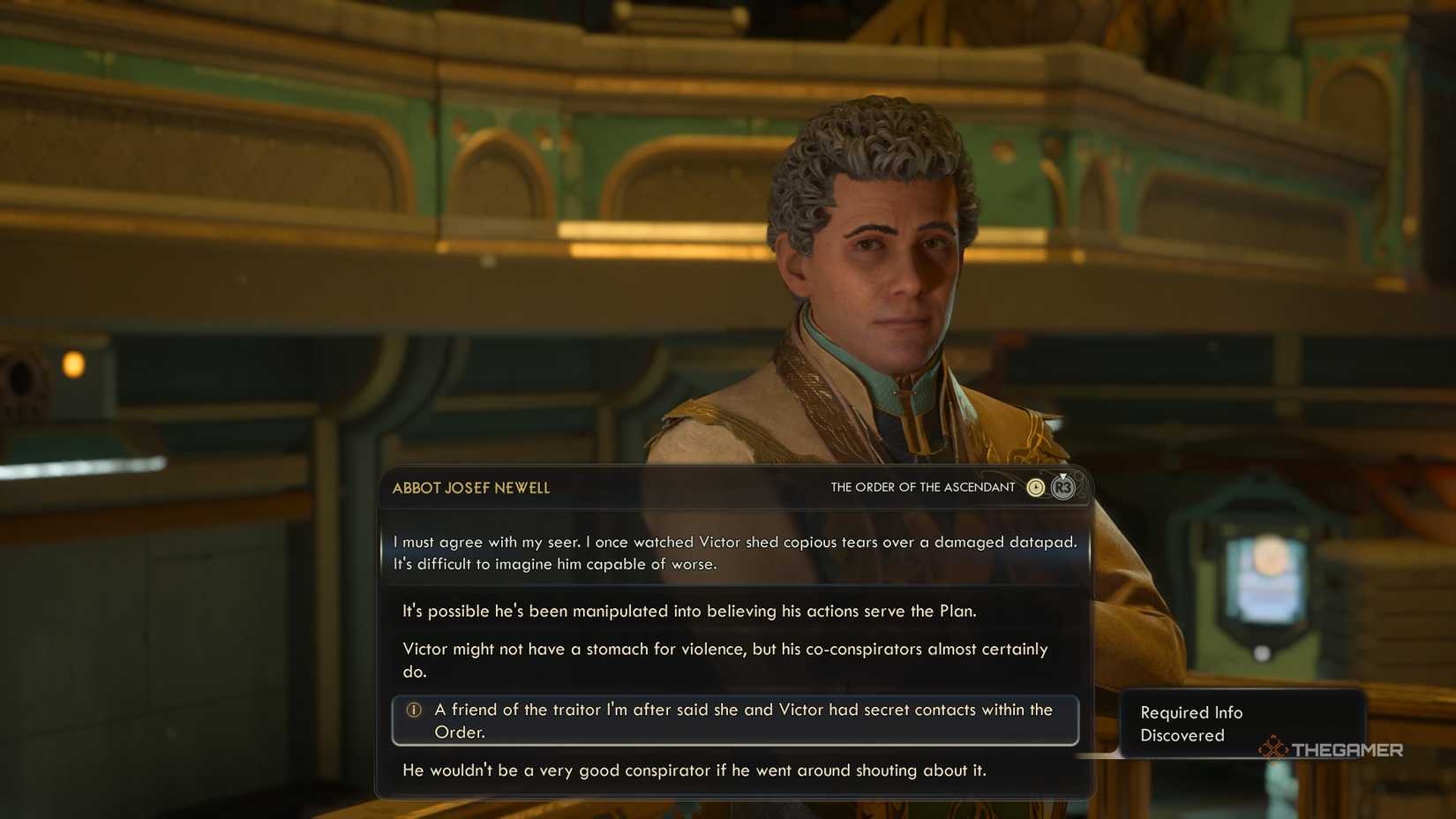This screenshot has height=819, width=1456.
Task: Click the quest title The Order of the Ascendant
Action: coord(921,486)
